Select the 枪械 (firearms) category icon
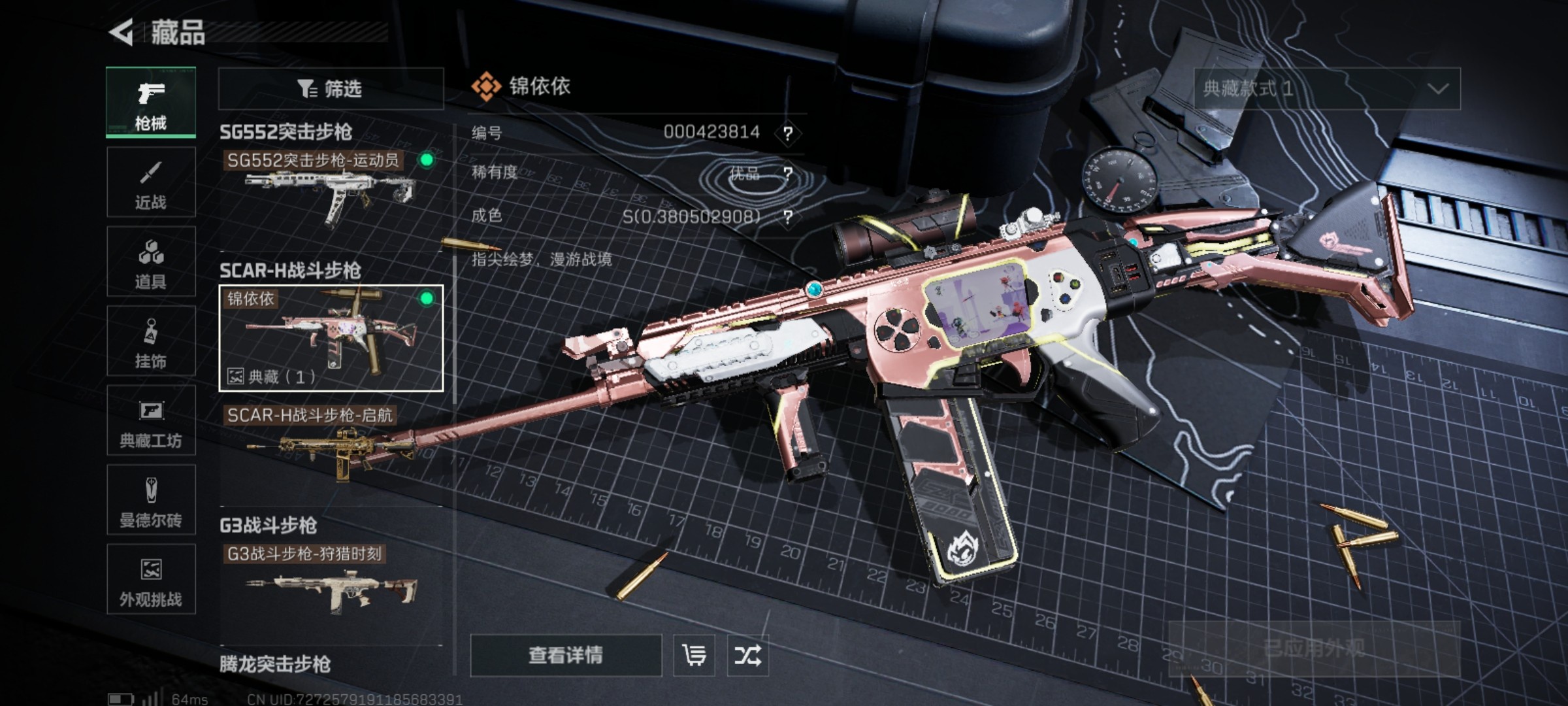This screenshot has height=706, width=1568. pos(150,103)
